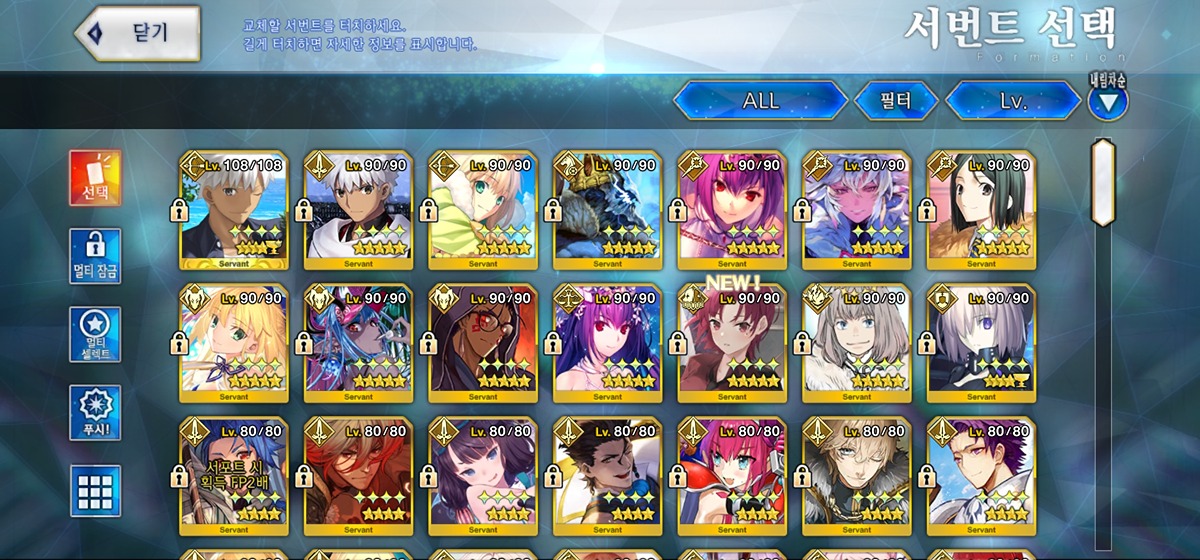Enable 멀티 셀렉트 multi-select mode
Image resolution: width=1200 pixels, height=560 pixels.
tap(95, 334)
